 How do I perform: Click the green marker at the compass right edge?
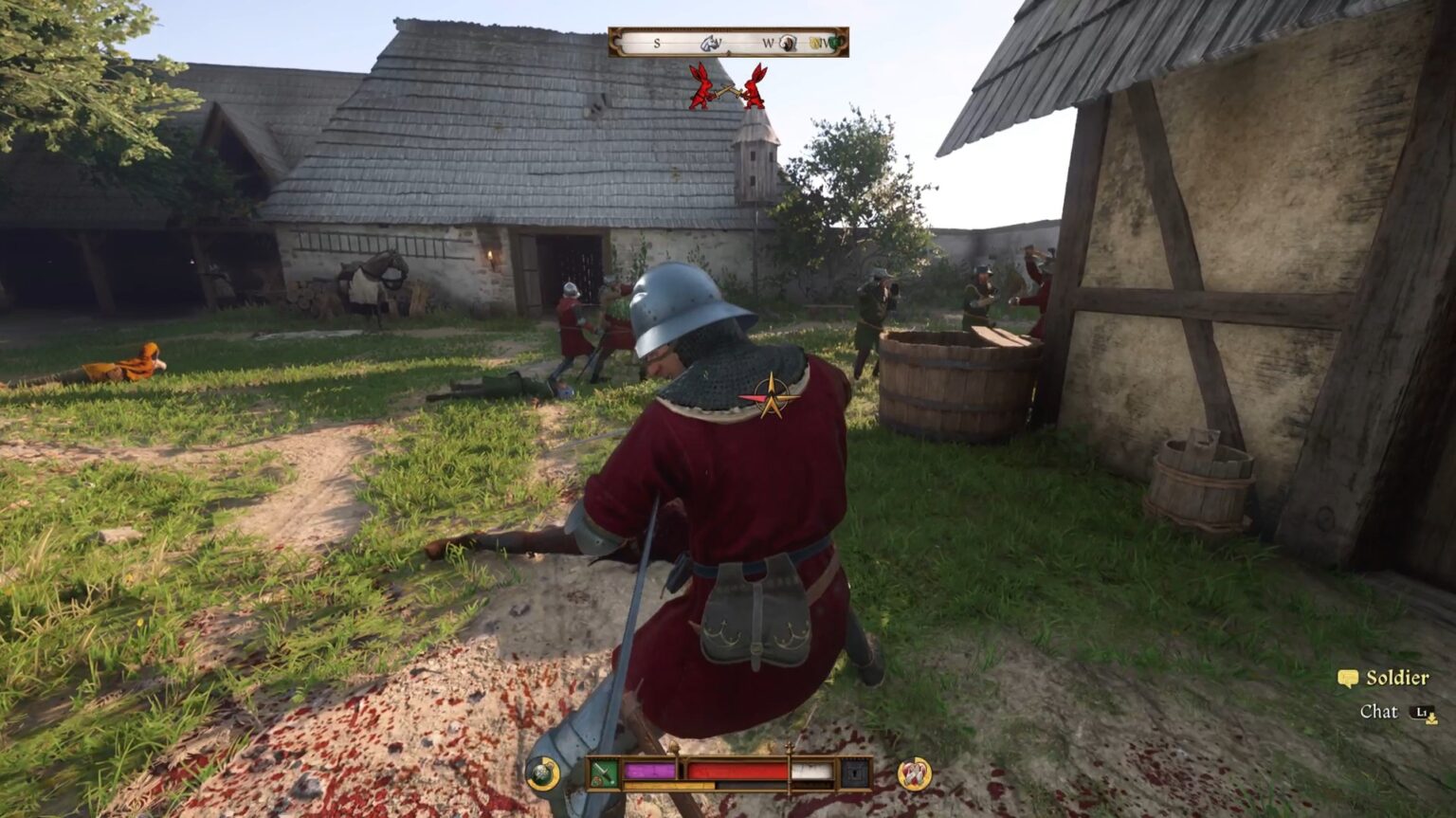[x=835, y=44]
